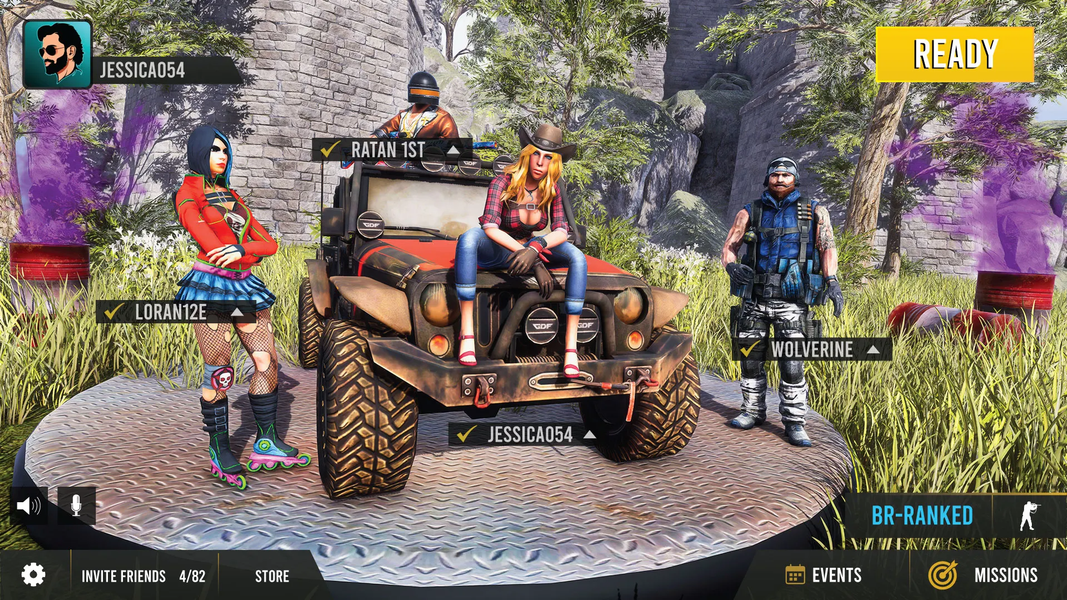Select the soldier icon beside BR-Ranked
Screen dimensions: 1067x600
tap(1027, 516)
